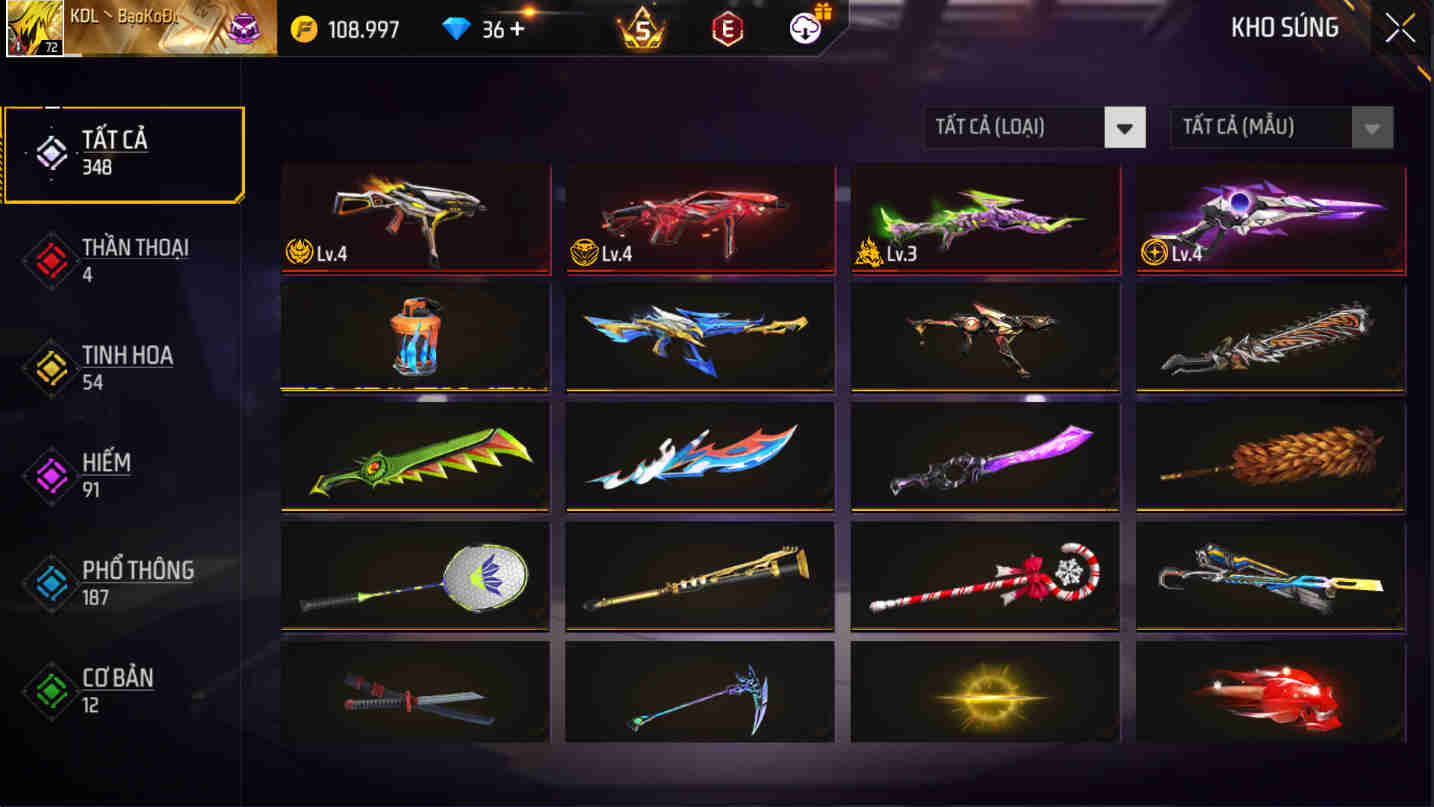Select the Lv.3 green katana weapon card
Screen dimensions: 1434x807
pyautogui.click(x=984, y=218)
